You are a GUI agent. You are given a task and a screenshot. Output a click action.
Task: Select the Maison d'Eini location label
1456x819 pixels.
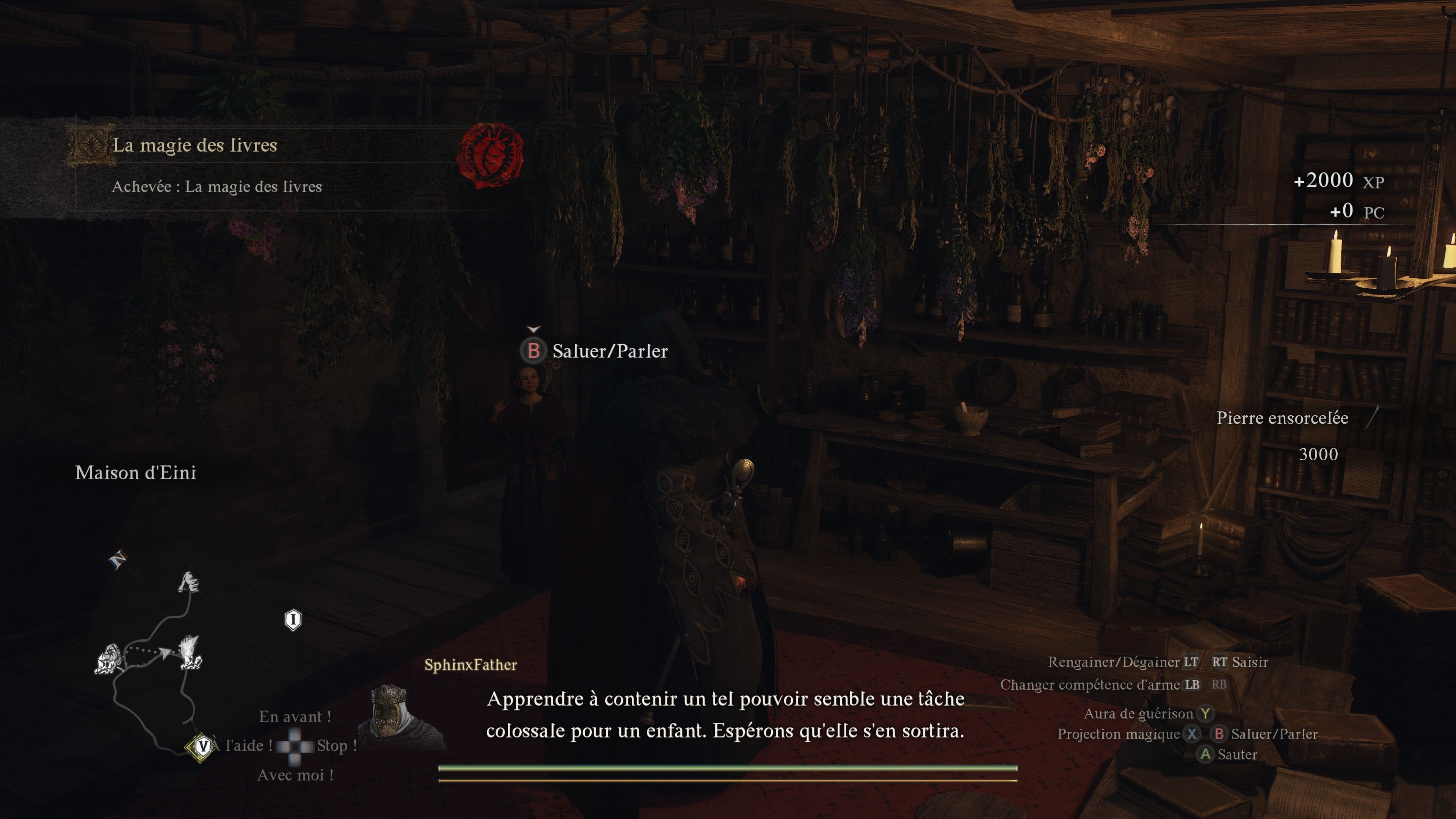pos(136,473)
